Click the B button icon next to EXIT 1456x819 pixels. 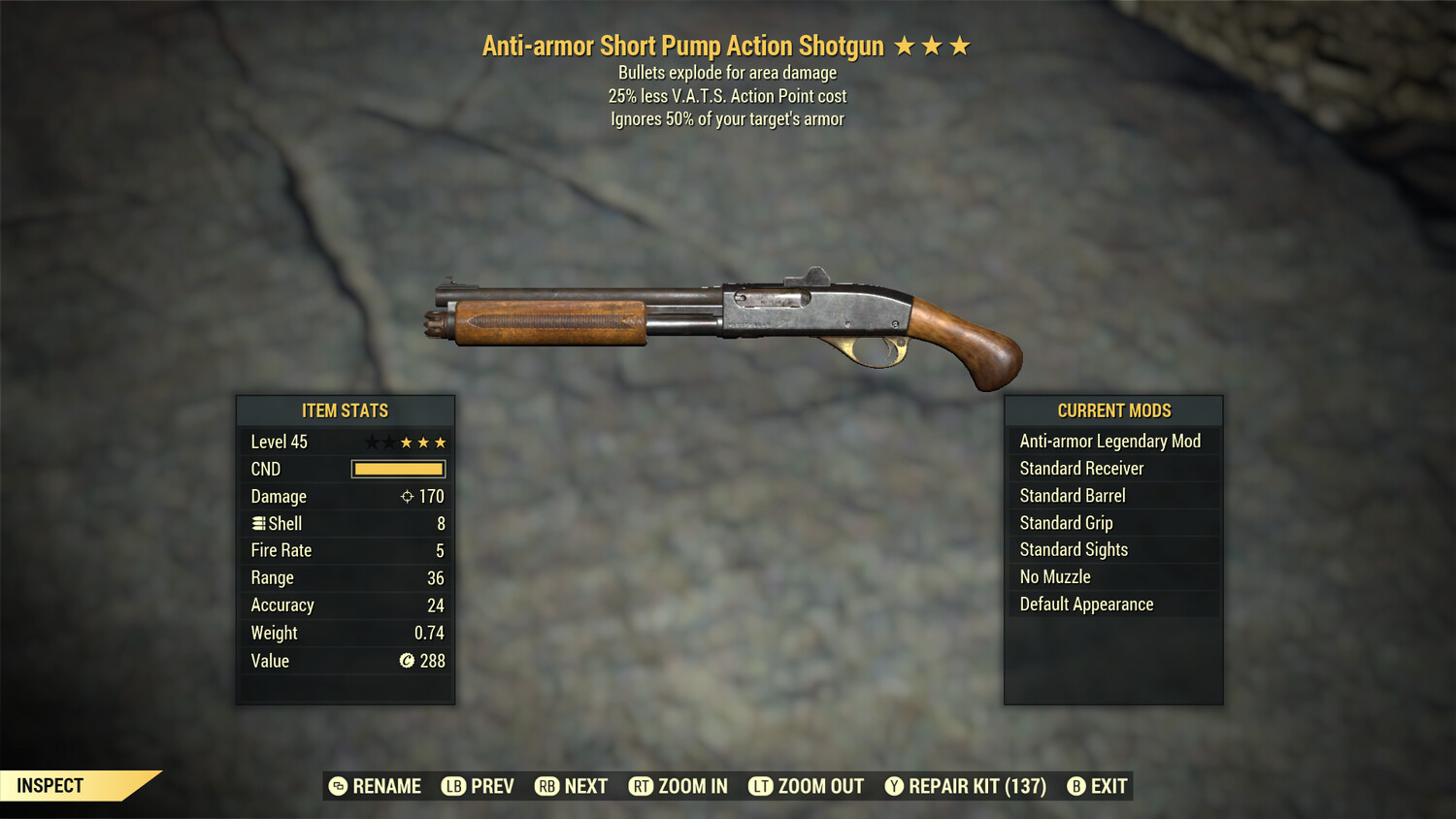(1075, 786)
